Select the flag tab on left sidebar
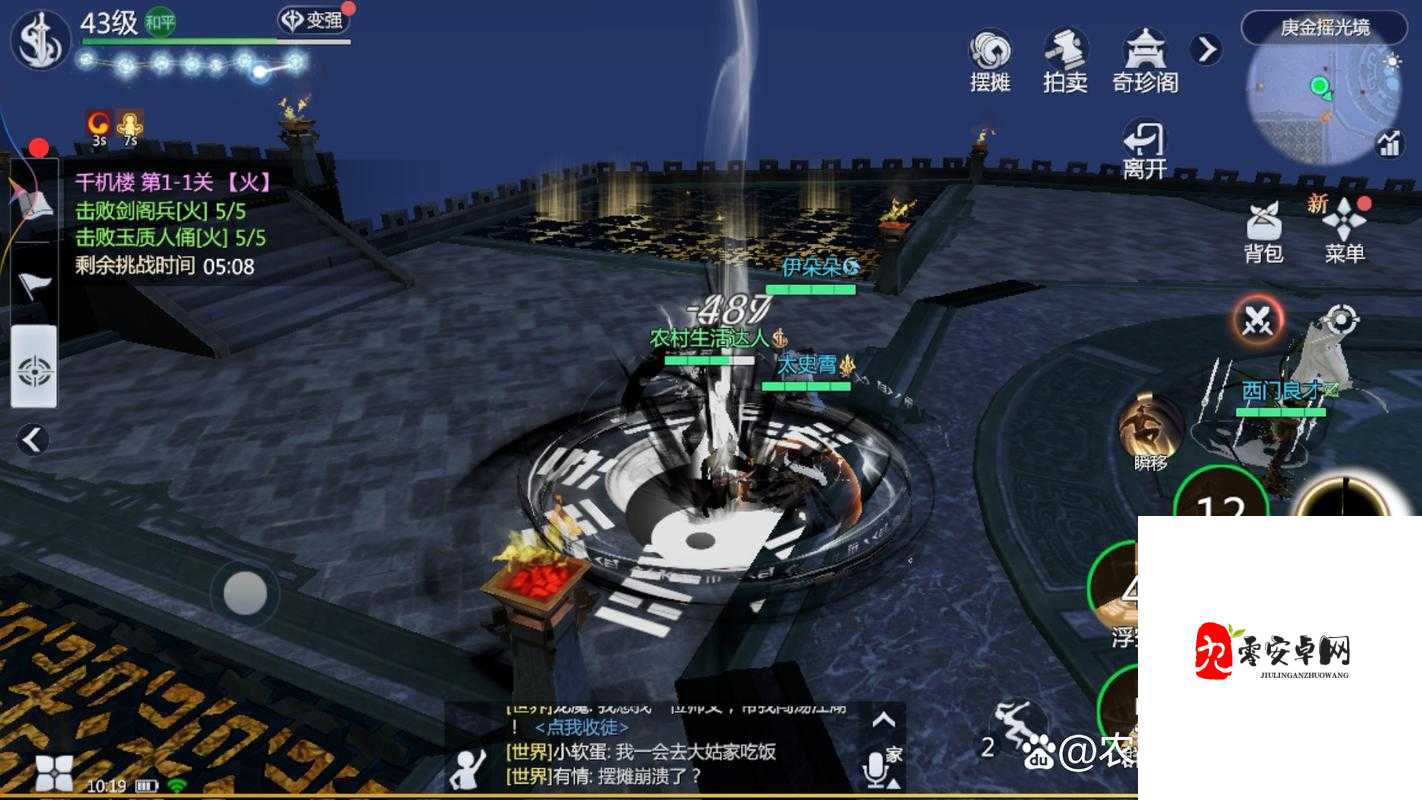 pos(33,285)
